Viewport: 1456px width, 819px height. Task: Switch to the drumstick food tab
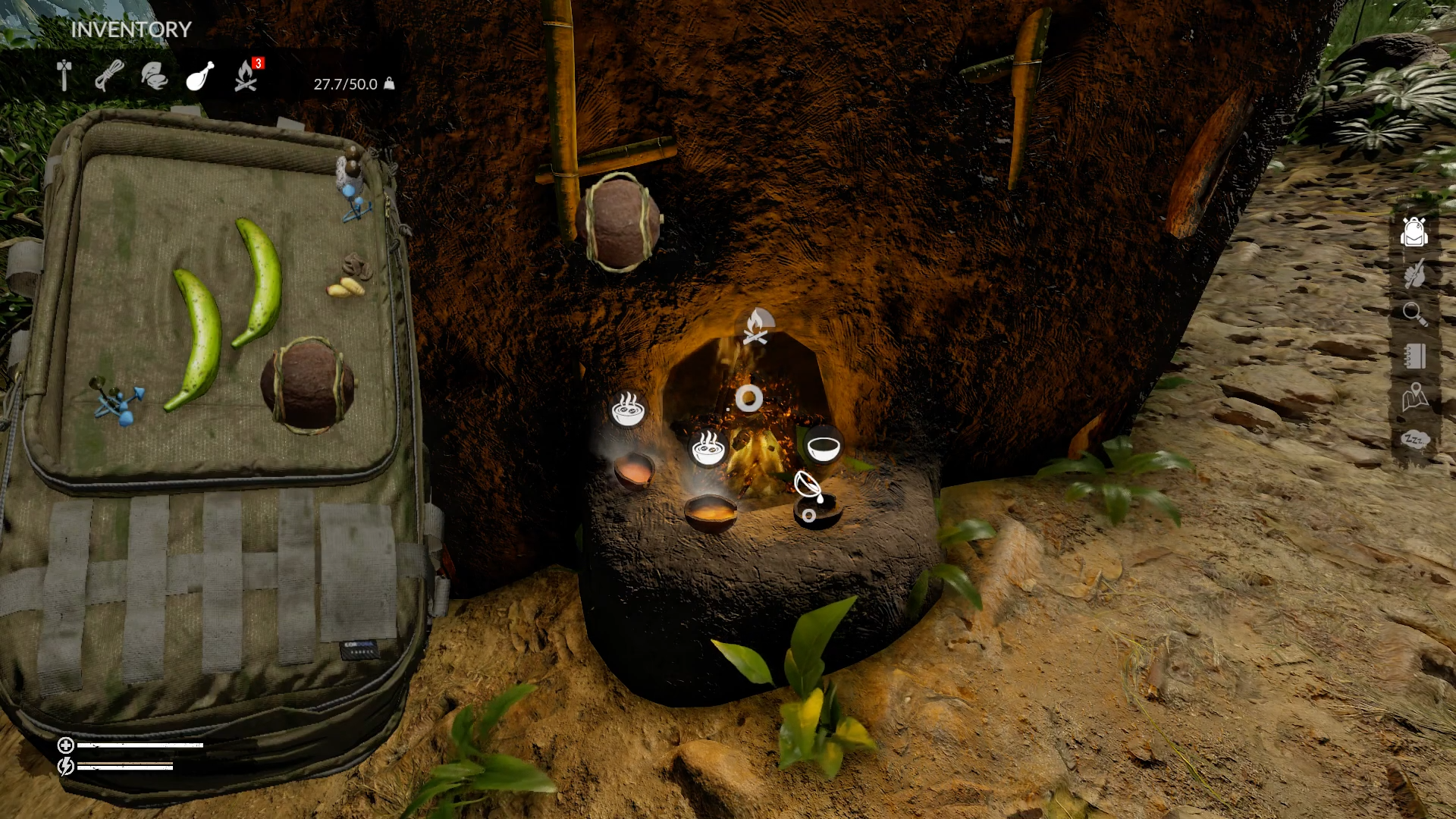click(200, 77)
